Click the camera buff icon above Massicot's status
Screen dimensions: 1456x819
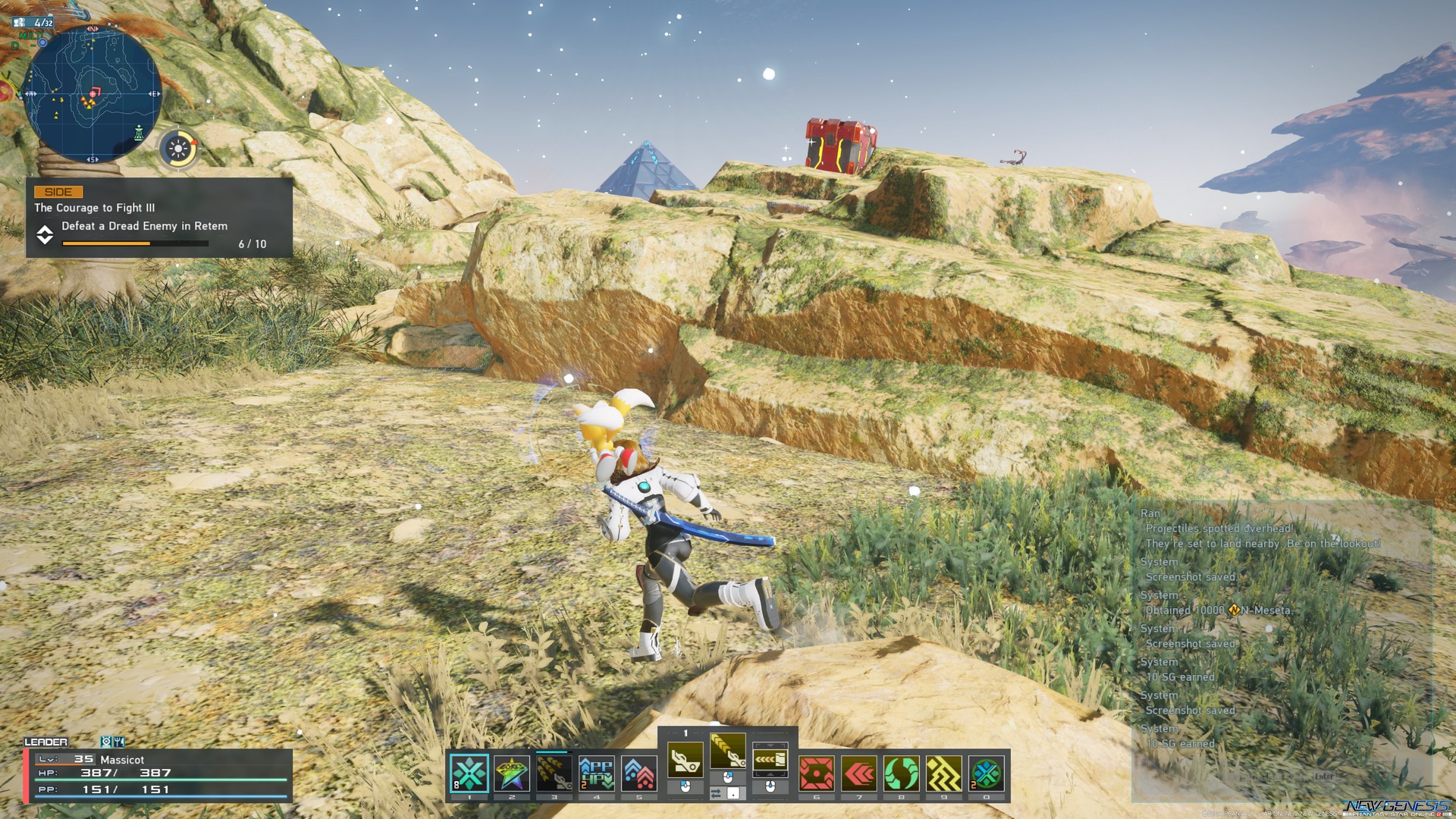pos(106,742)
